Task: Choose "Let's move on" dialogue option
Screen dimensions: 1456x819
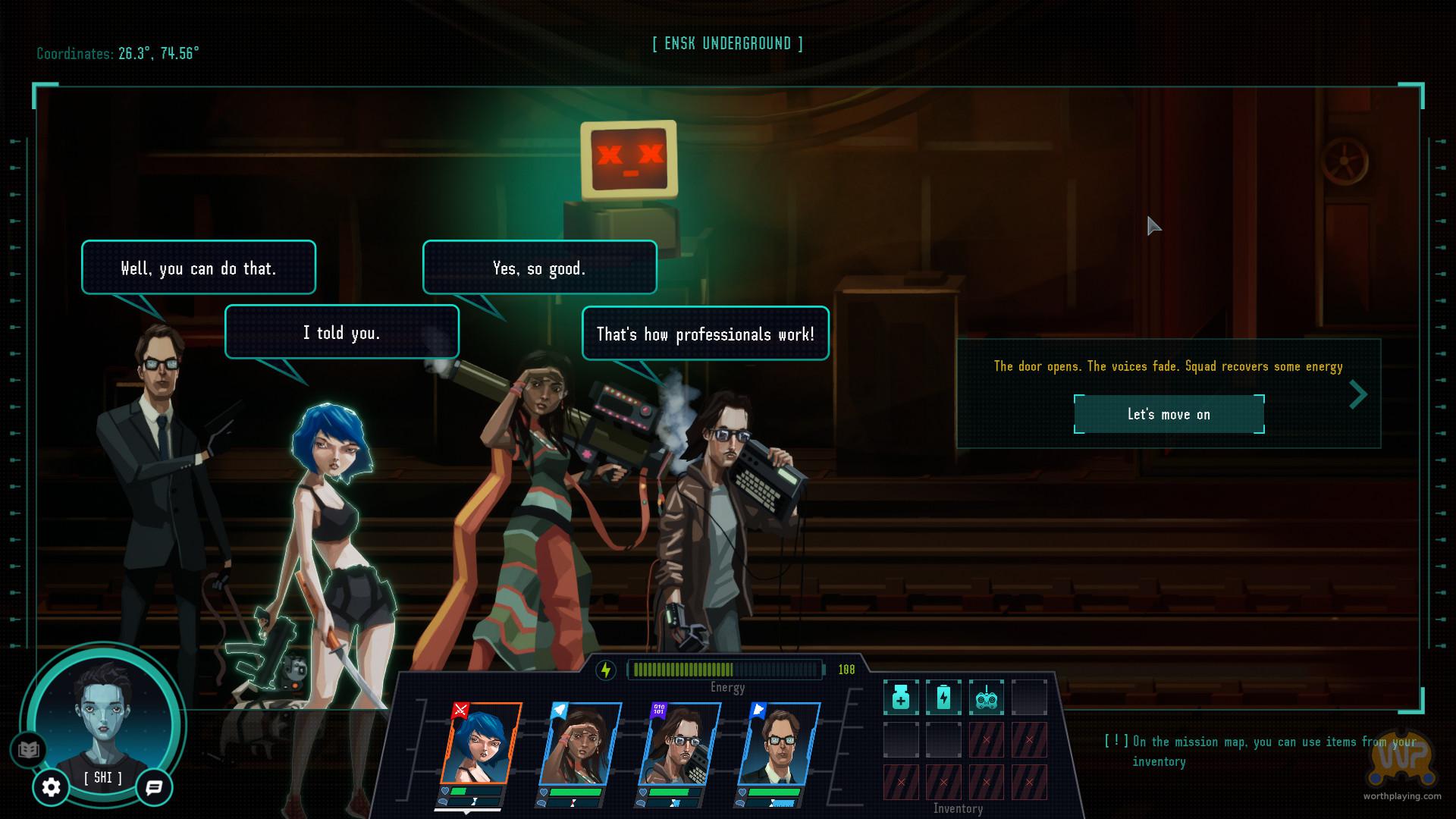Action: pyautogui.click(x=1169, y=414)
